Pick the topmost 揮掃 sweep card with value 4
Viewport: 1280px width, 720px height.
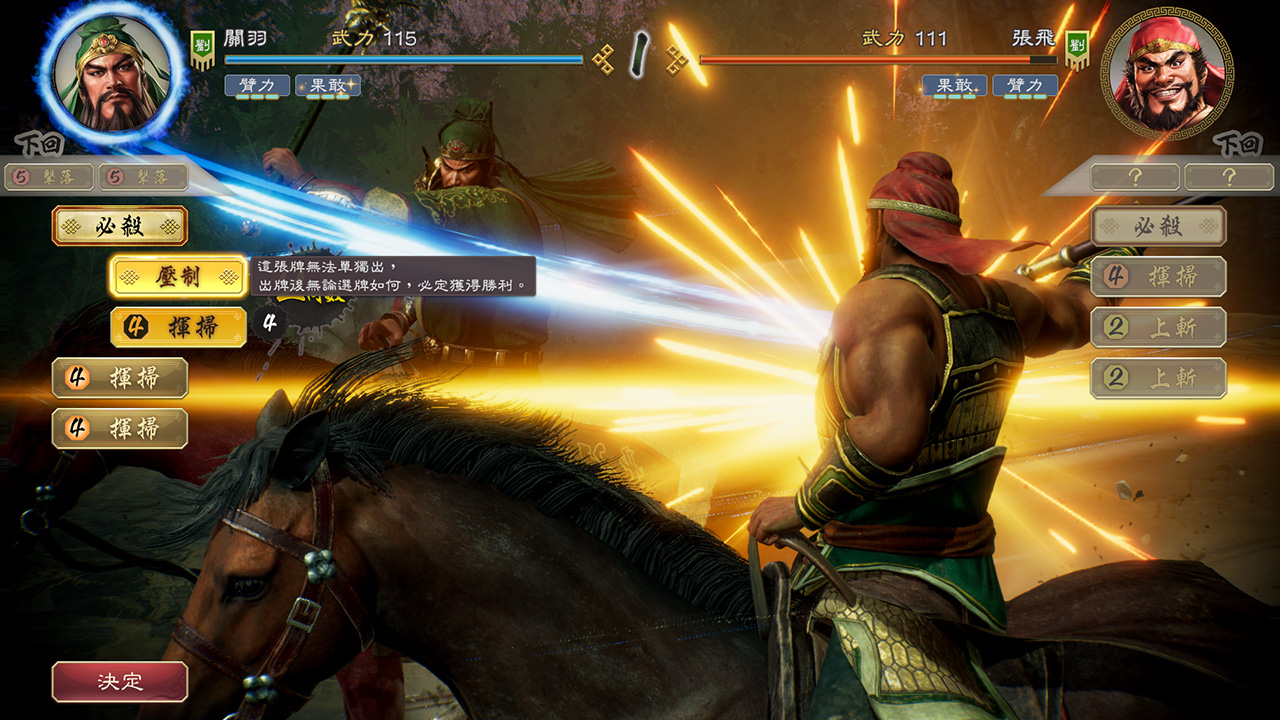click(x=177, y=327)
